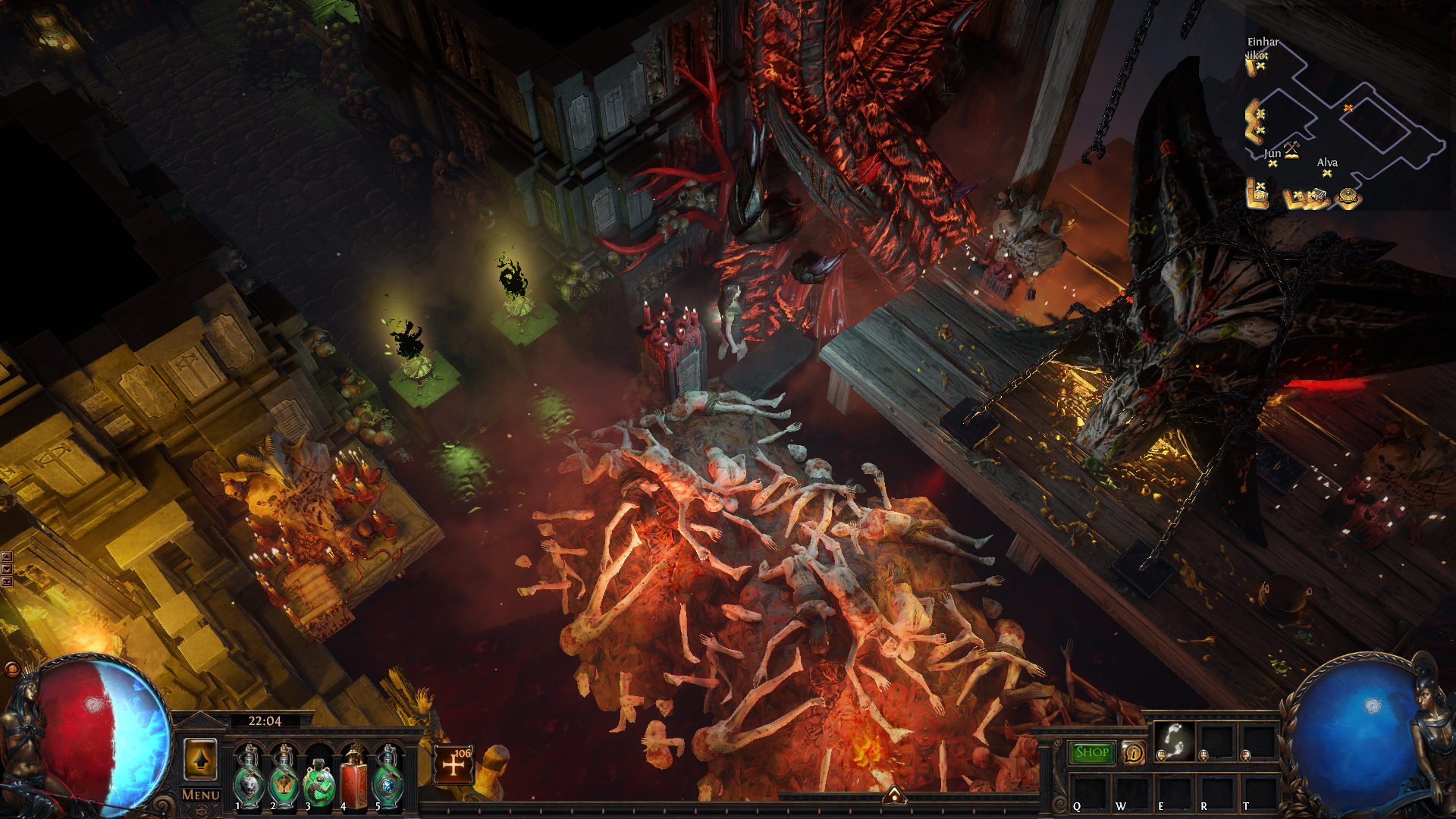Screen dimensions: 1456x819
Task: Click the level-up arrow button
Action: (x=201, y=759)
